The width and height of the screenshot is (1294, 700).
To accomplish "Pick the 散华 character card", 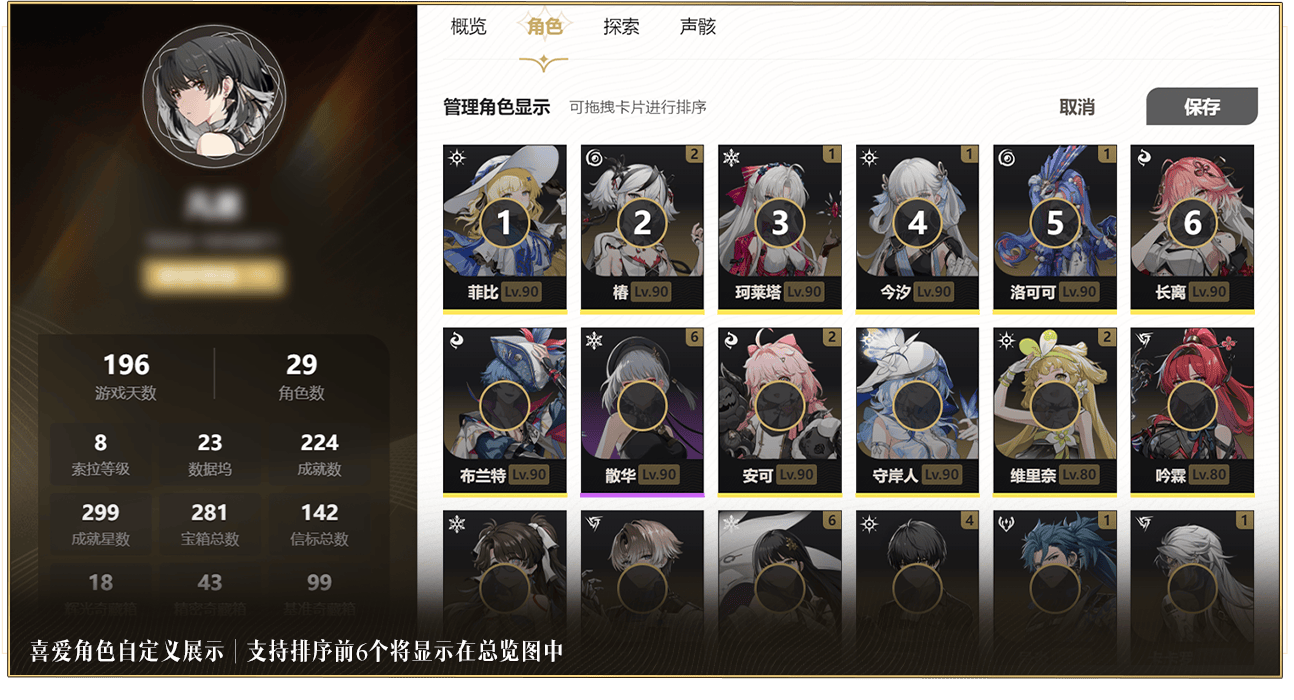I will (642, 410).
